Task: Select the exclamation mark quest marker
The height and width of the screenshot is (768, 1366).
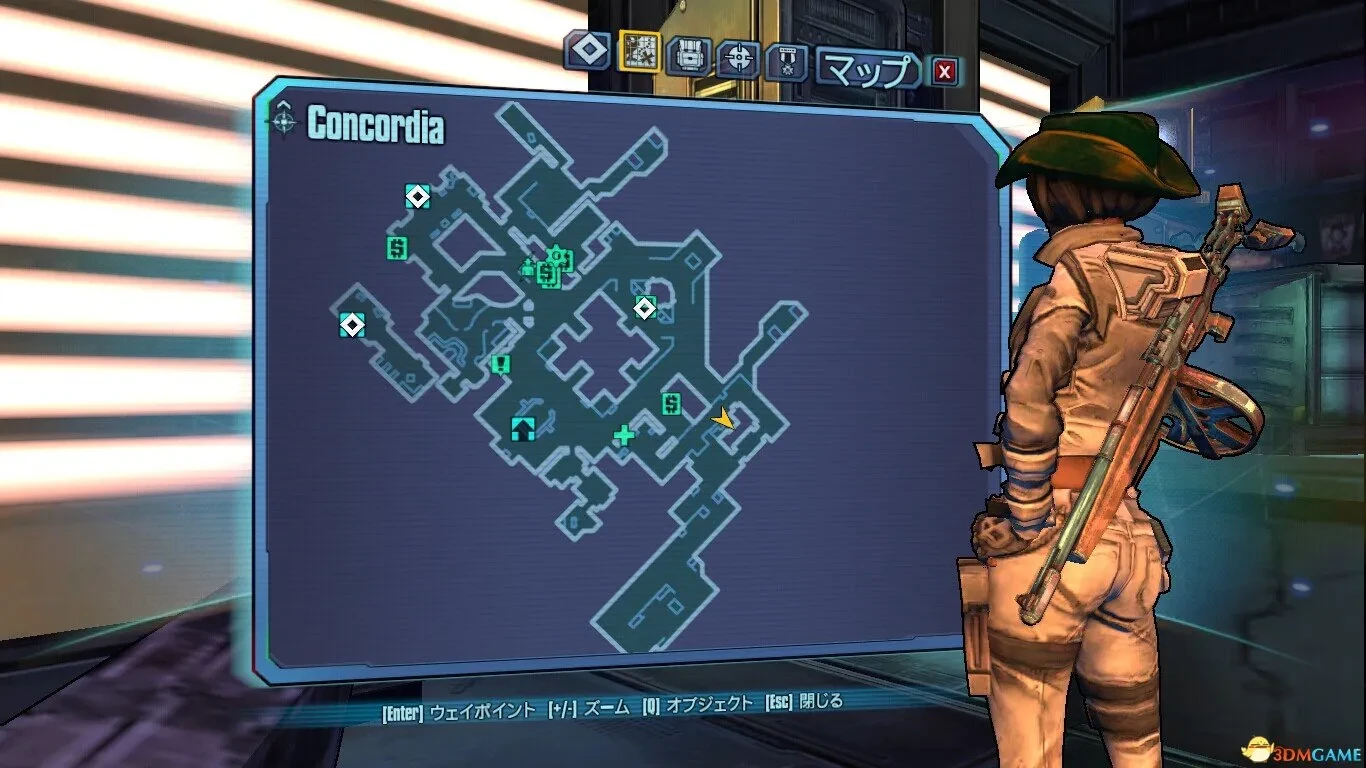Action: coord(501,364)
